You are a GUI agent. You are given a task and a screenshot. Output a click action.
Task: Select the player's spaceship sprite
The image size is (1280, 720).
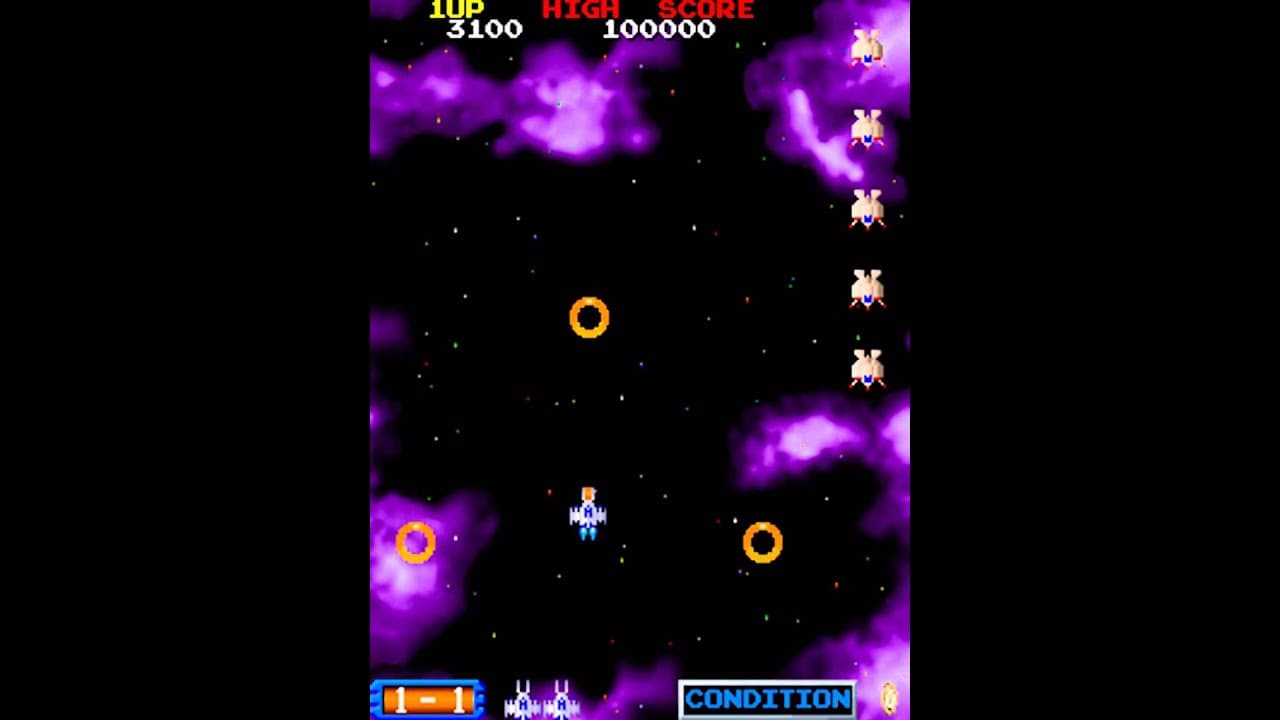(x=588, y=513)
